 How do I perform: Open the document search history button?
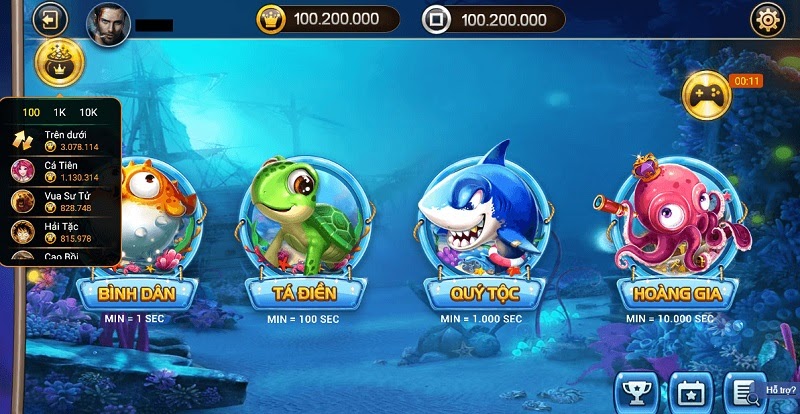[x=742, y=391]
